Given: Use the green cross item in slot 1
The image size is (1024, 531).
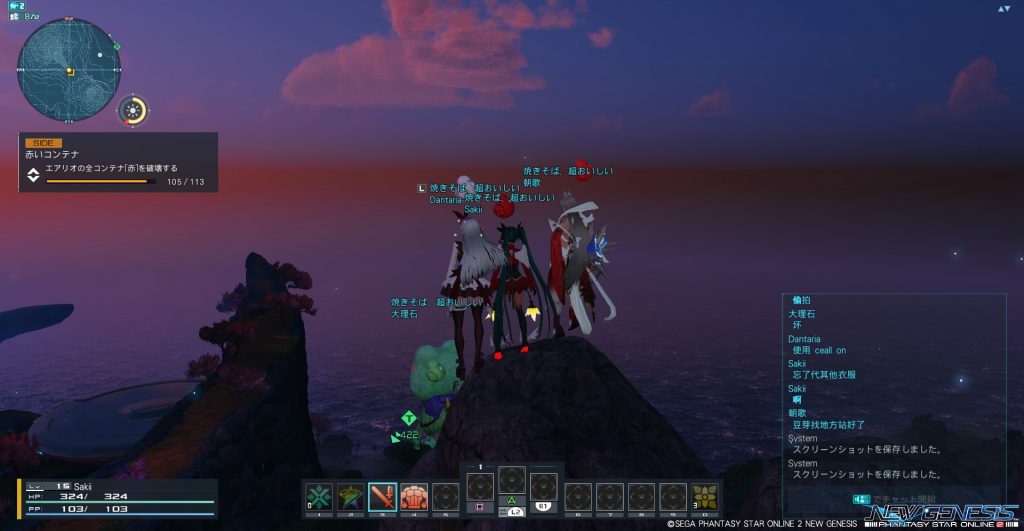Looking at the screenshot, I should (319, 497).
